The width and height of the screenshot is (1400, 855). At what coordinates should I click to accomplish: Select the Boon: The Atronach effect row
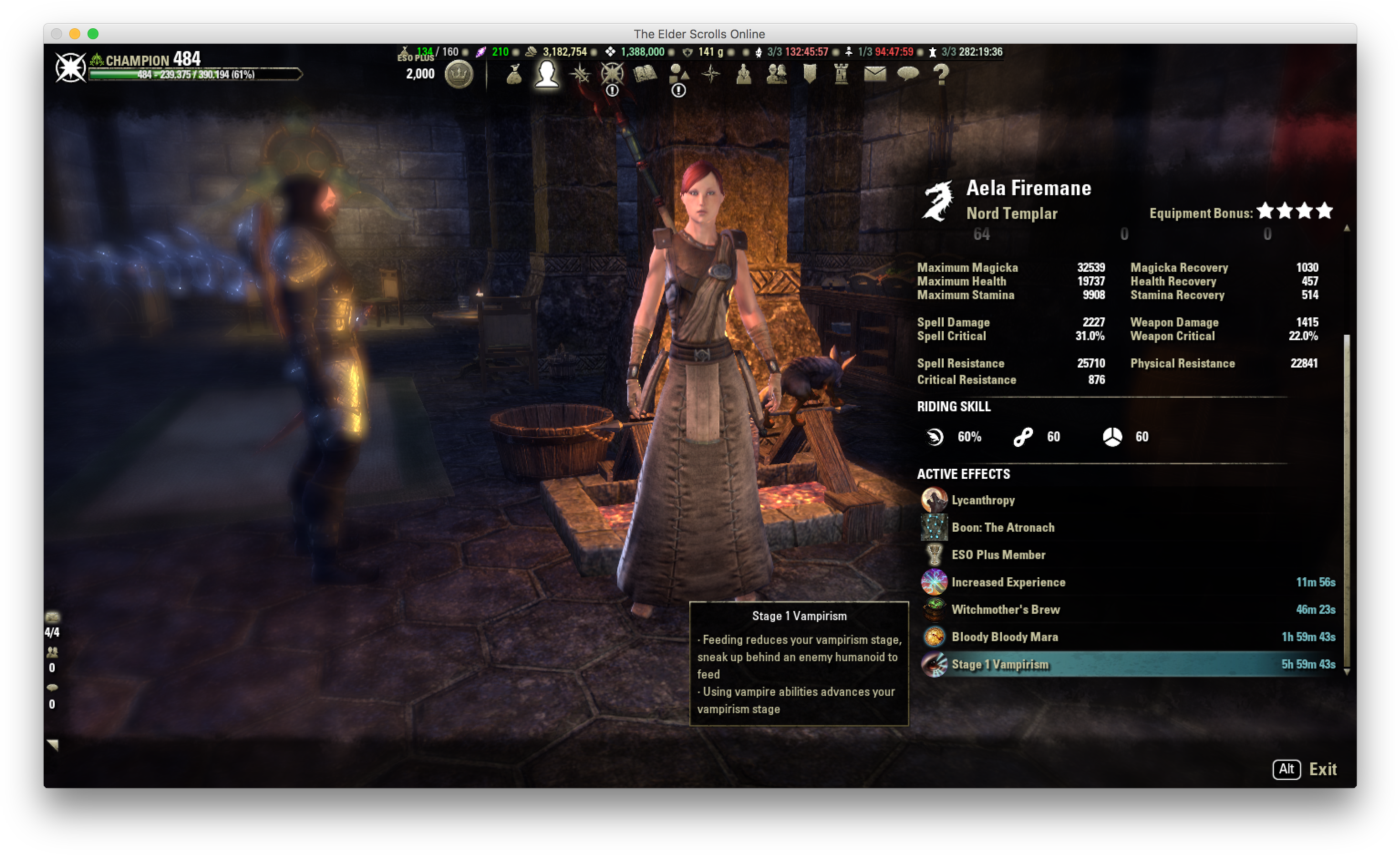click(x=1002, y=528)
